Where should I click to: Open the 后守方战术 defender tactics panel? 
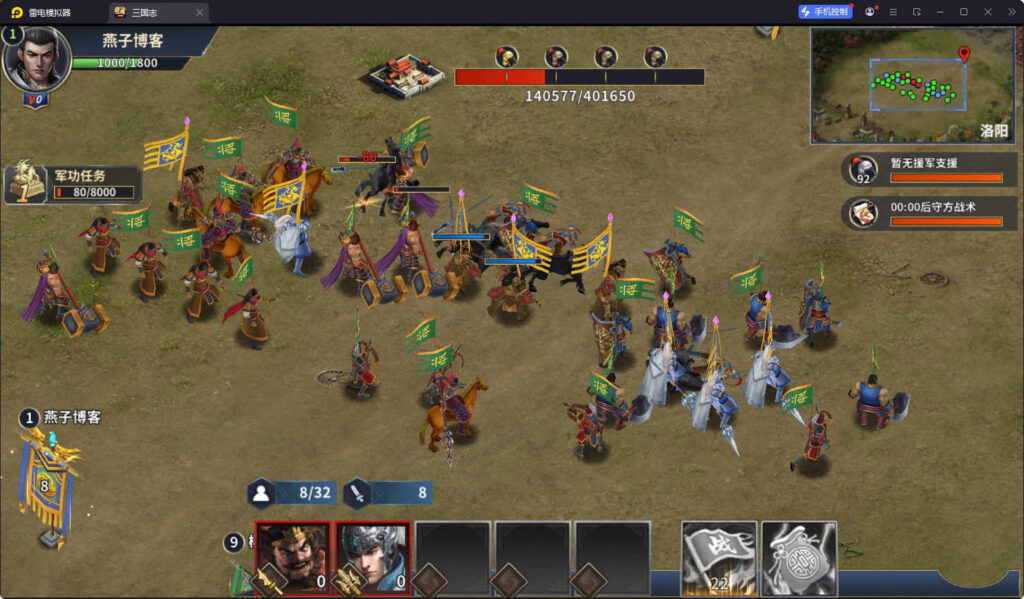[x=929, y=212]
